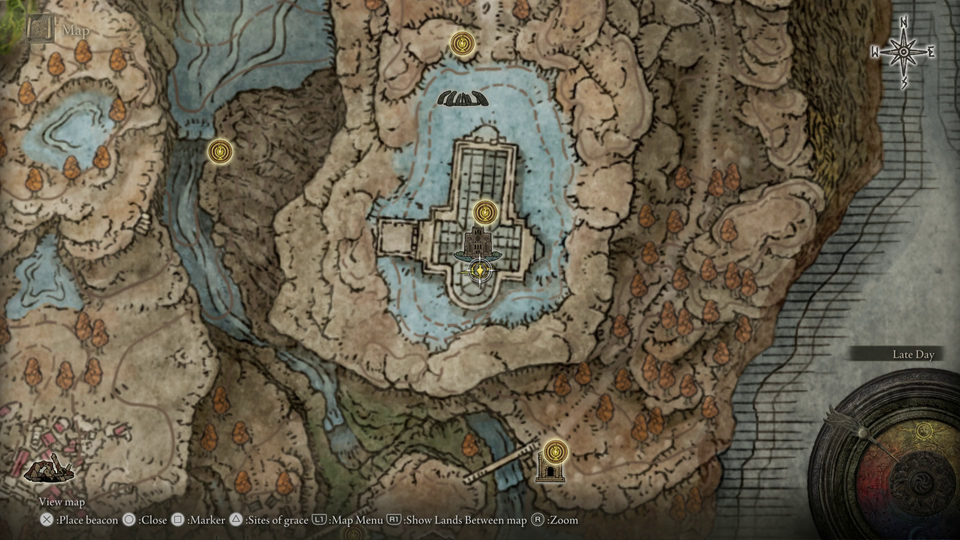
Task: Select the site of grace beside the river cliff
Action: 220,151
